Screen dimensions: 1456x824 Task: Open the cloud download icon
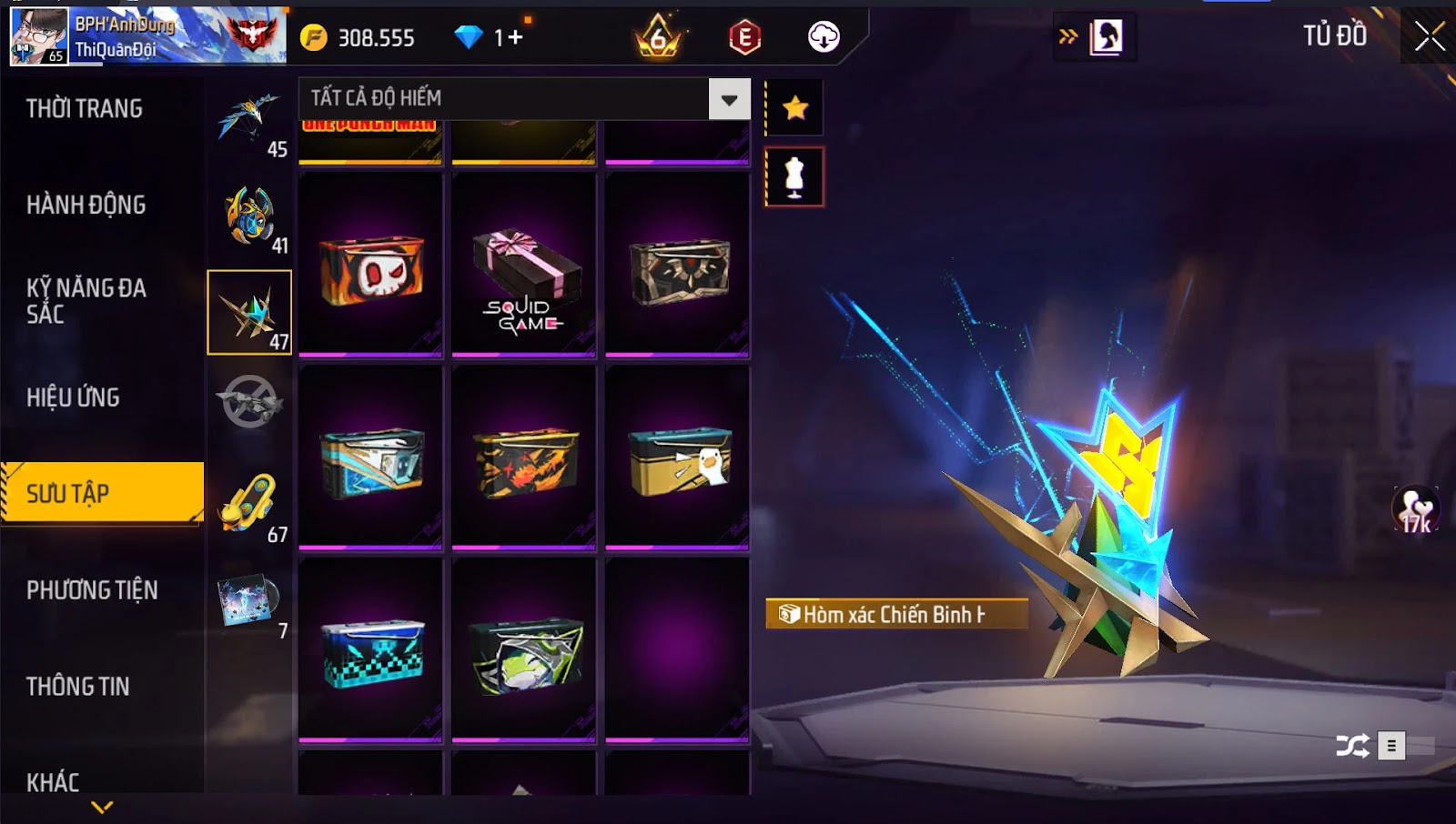click(x=824, y=37)
